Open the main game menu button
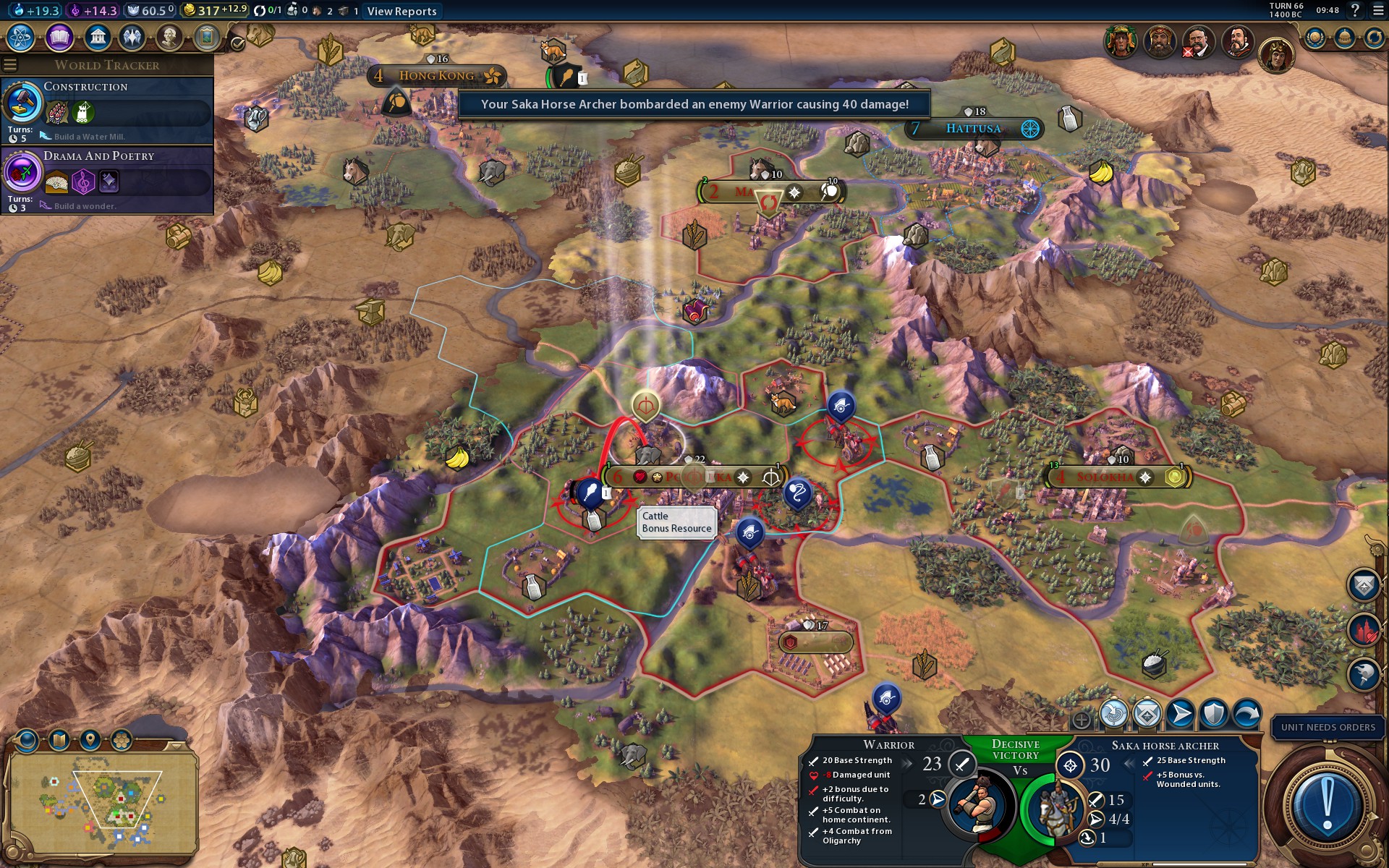 click(x=1378, y=10)
